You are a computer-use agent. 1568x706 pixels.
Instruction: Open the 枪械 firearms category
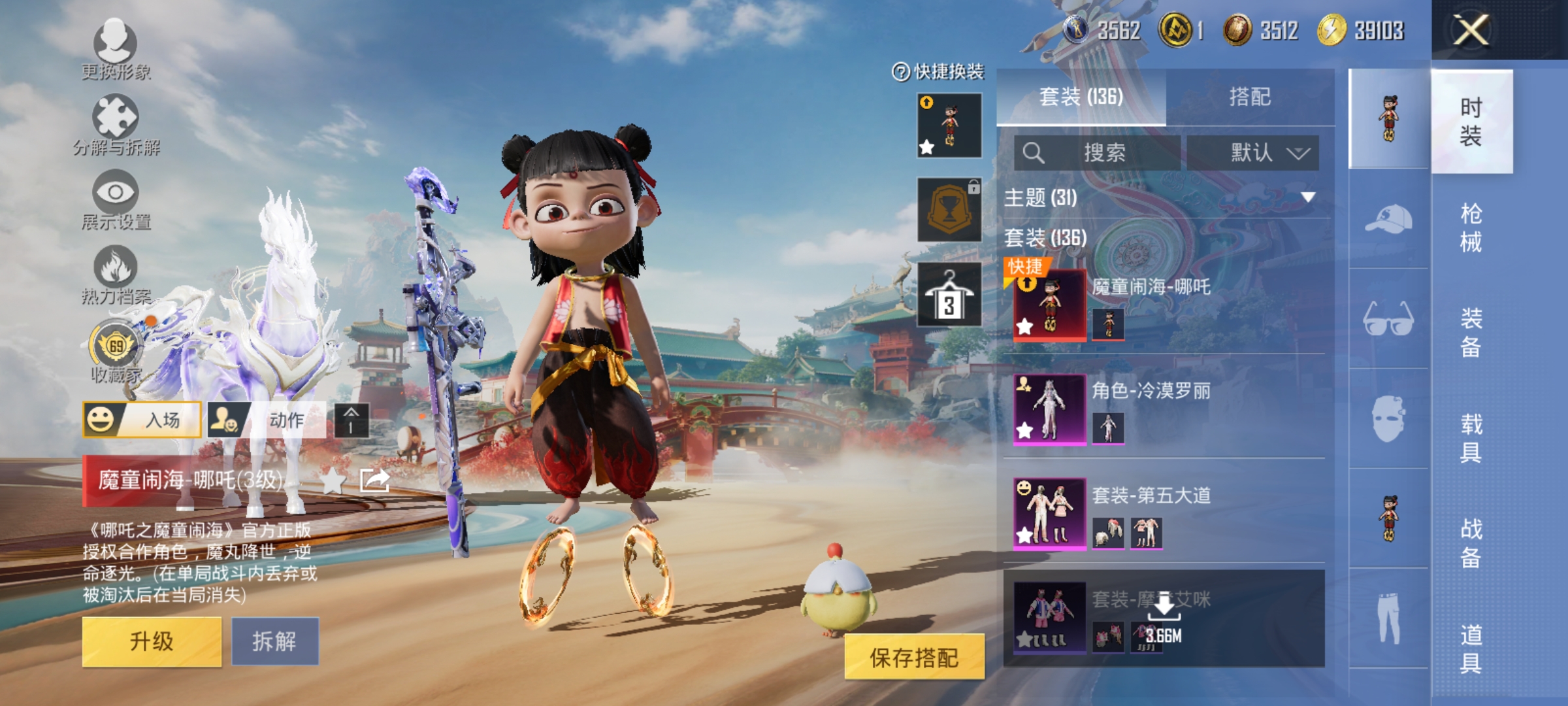click(x=1471, y=227)
